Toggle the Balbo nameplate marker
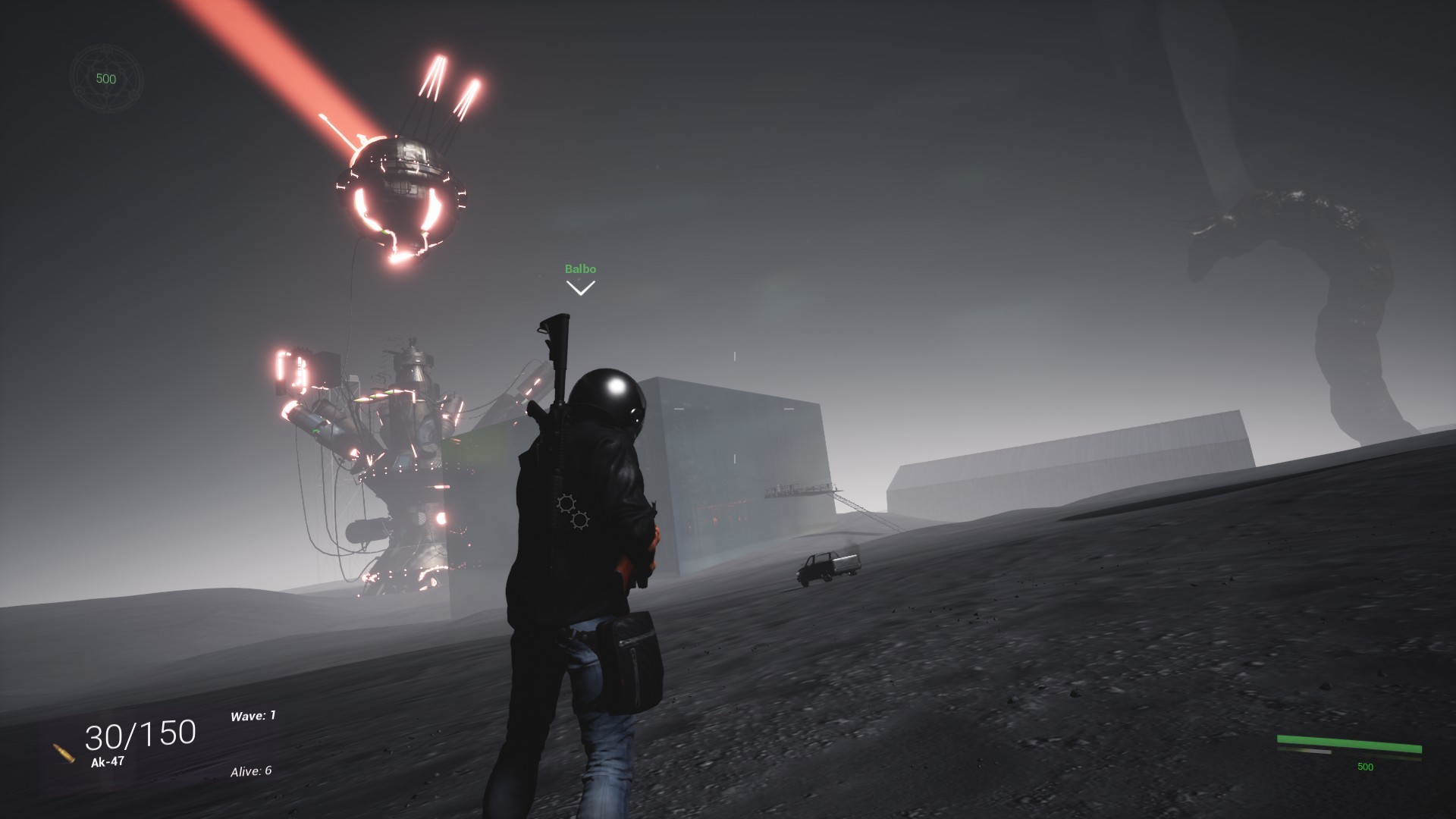 (x=580, y=268)
